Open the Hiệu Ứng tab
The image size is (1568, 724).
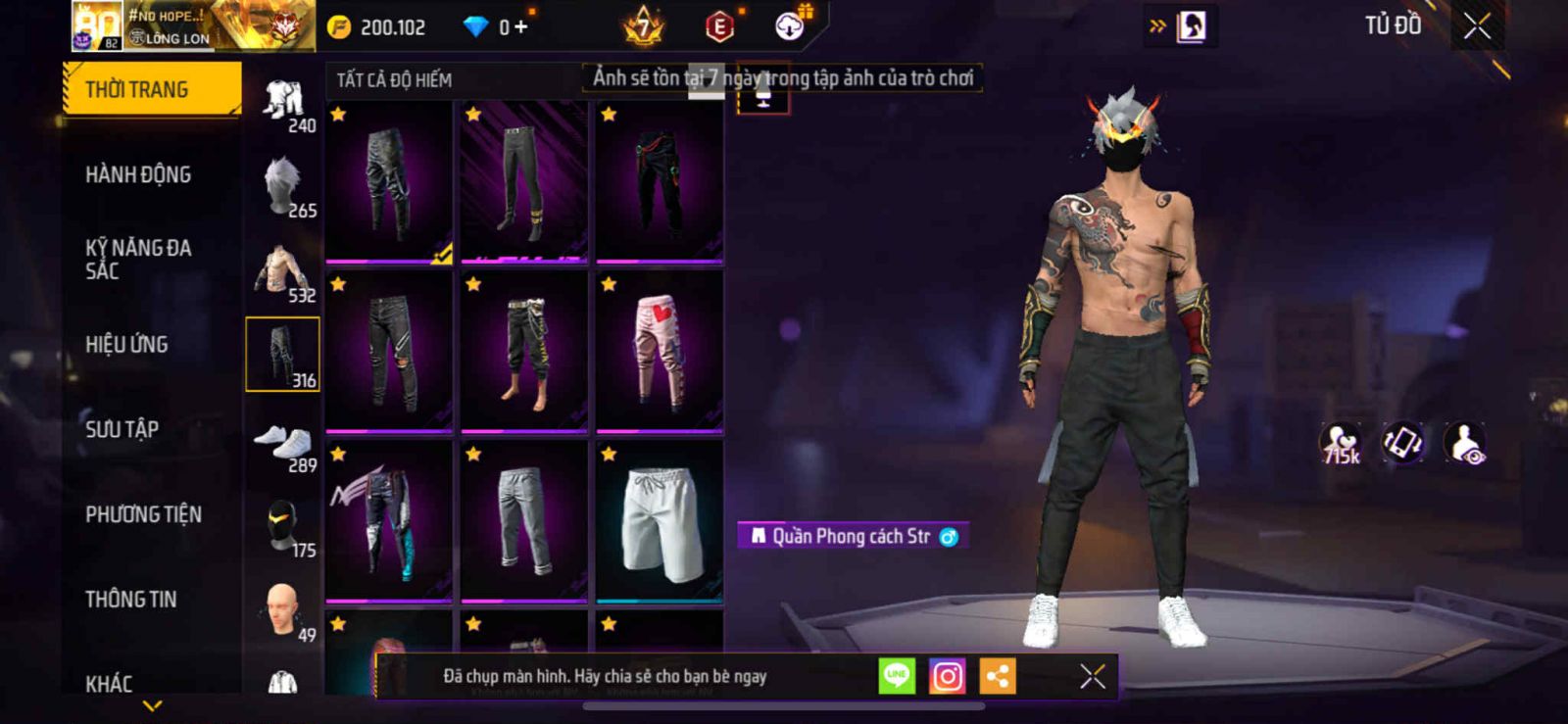coord(126,344)
